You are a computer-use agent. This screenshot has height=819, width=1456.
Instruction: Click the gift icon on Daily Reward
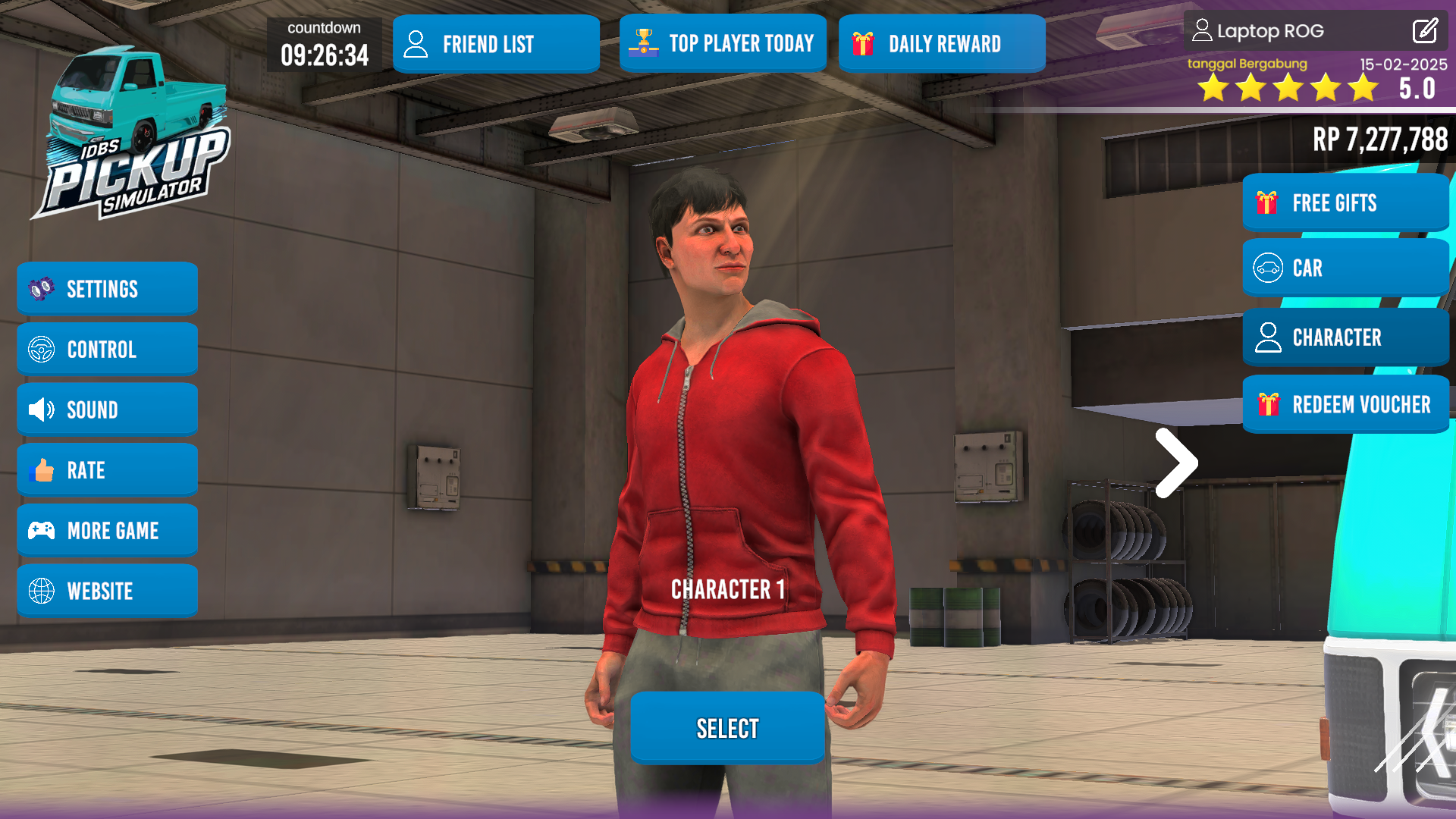coord(864,43)
